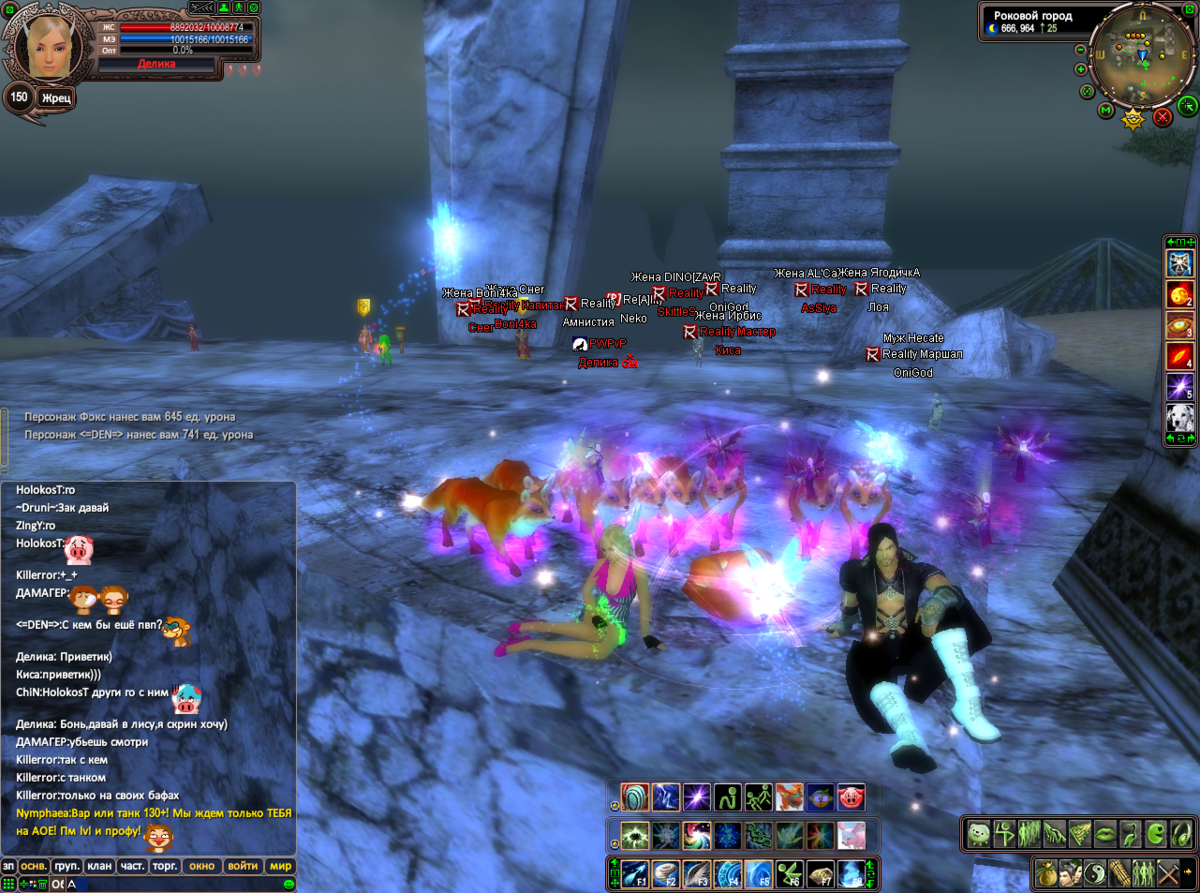The height and width of the screenshot is (893, 1200).
Task: Open the inventory money bag icon
Action: click(1046, 872)
